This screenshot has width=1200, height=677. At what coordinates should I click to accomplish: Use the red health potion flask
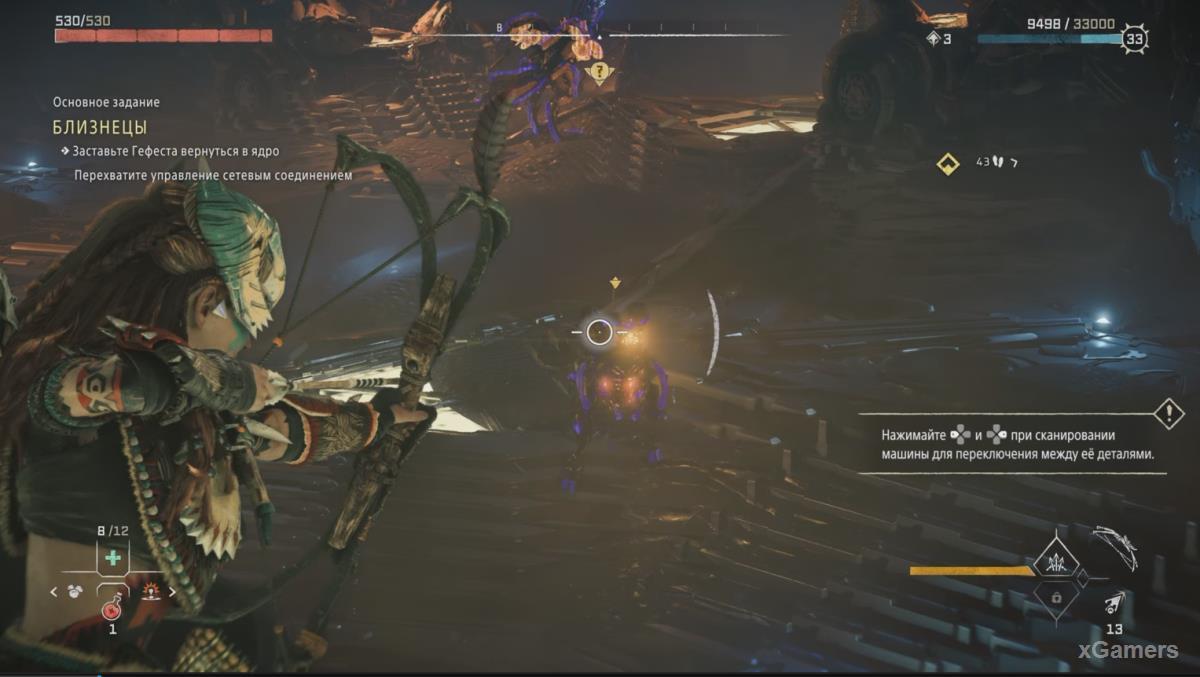112,608
